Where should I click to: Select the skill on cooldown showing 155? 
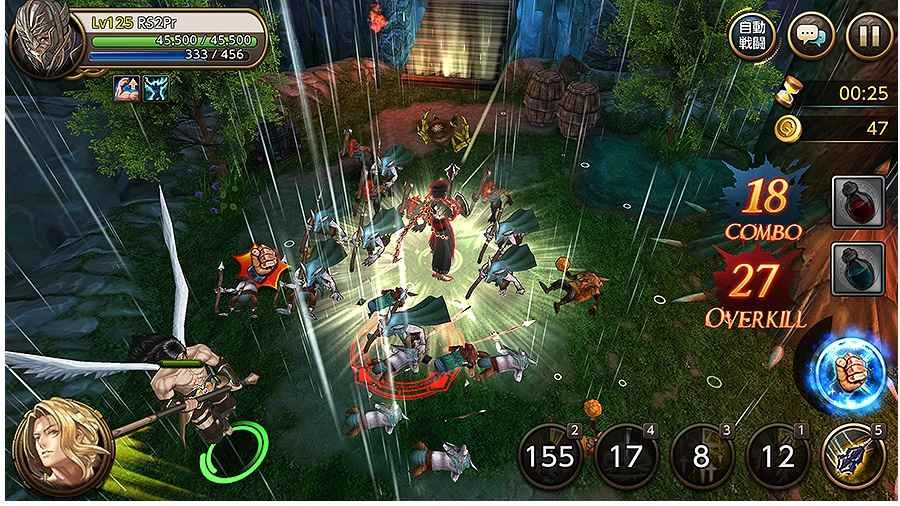pyautogui.click(x=551, y=457)
